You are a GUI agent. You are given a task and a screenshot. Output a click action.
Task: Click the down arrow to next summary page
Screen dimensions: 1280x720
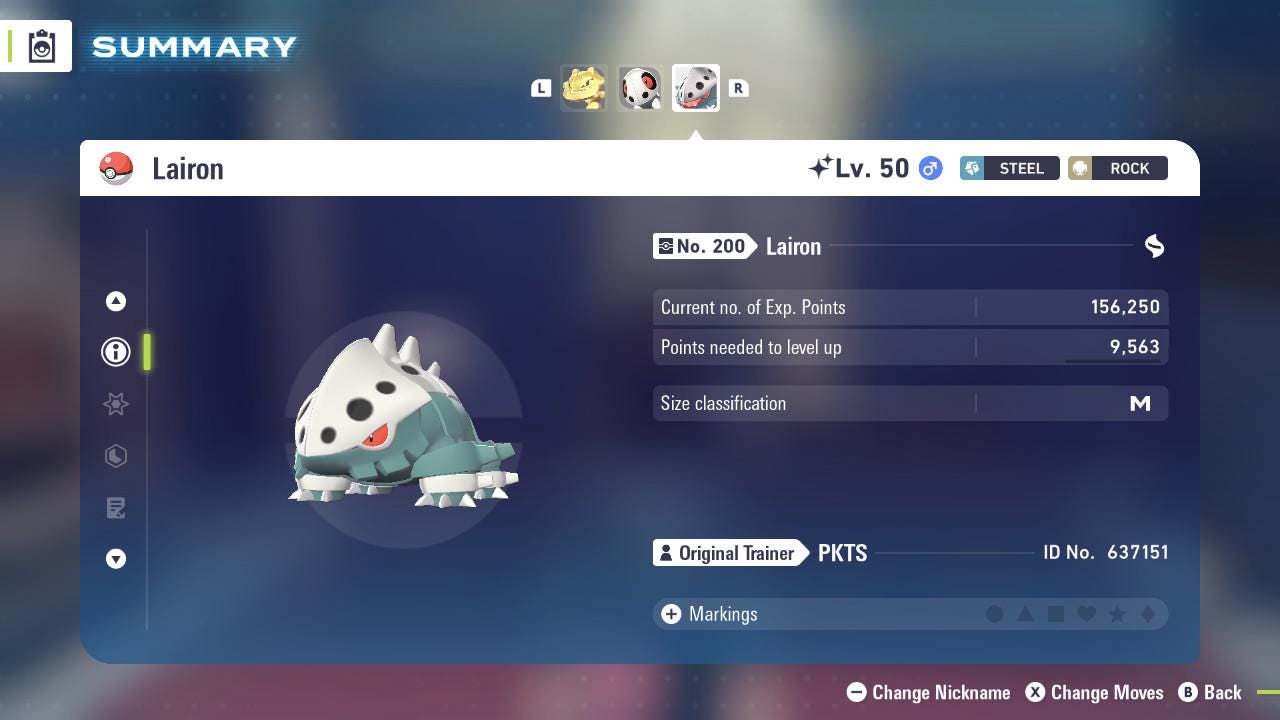(x=116, y=559)
